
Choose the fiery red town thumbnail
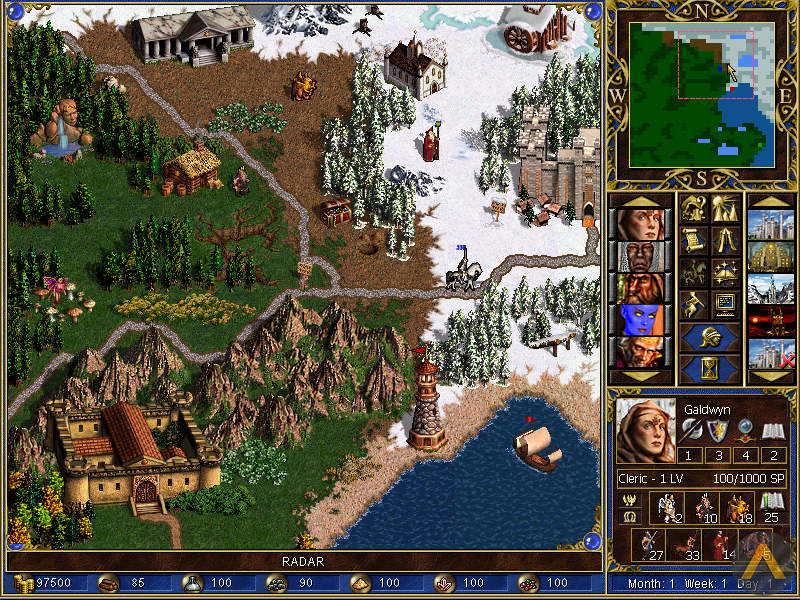(771, 322)
